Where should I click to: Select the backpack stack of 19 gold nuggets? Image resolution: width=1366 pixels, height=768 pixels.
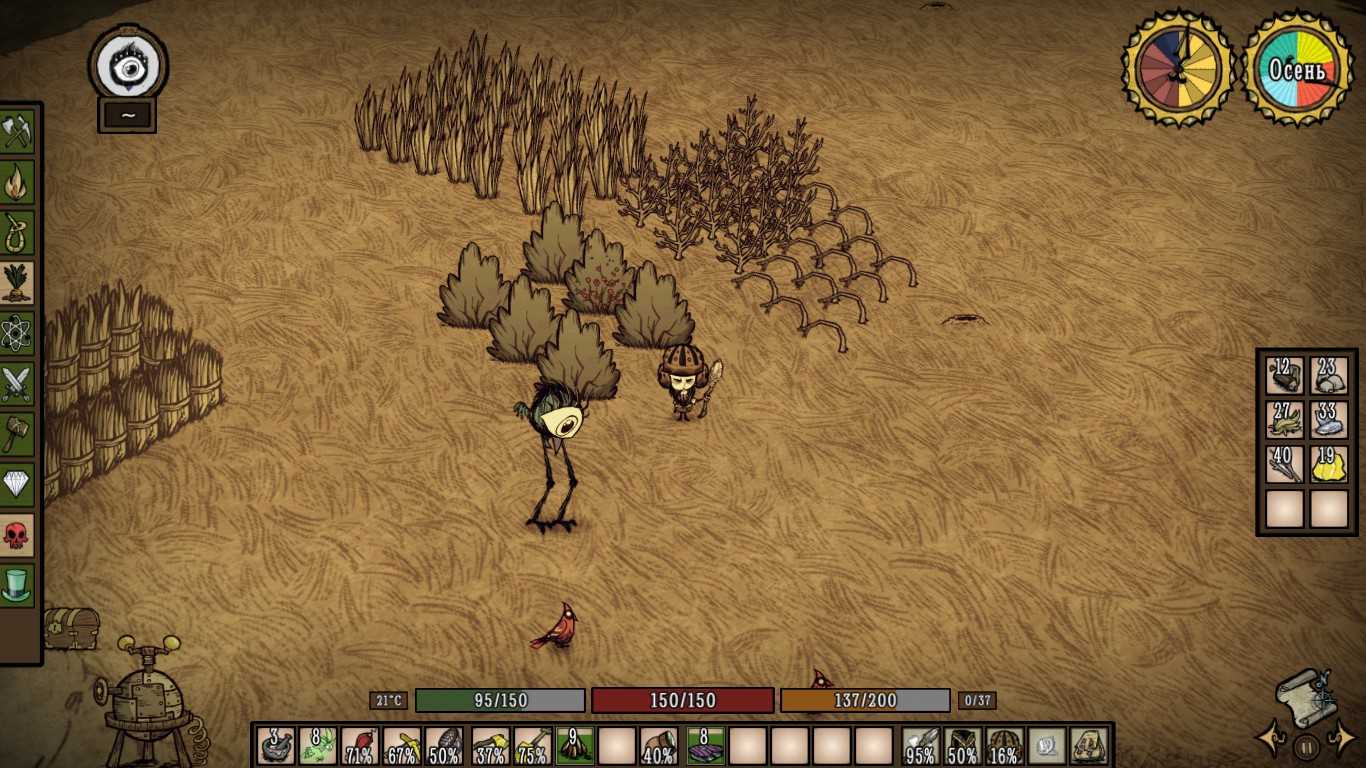click(x=1329, y=464)
